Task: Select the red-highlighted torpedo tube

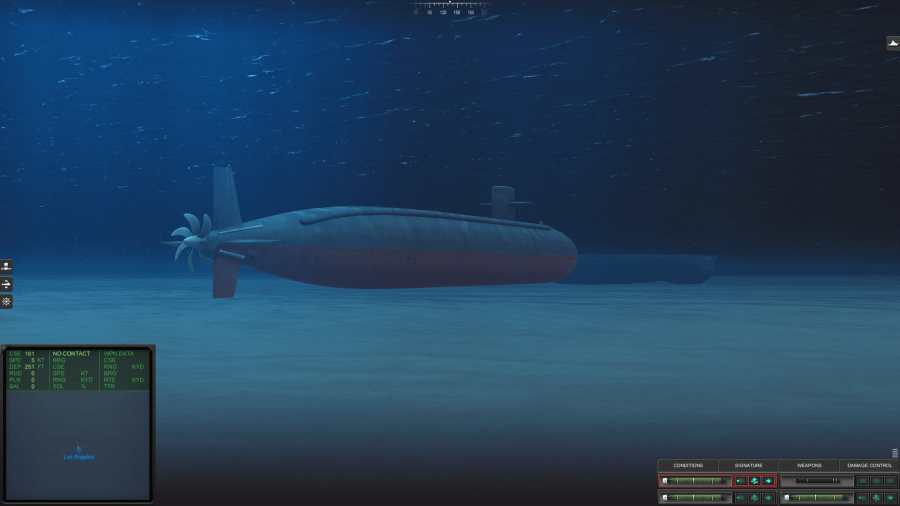Action: 694,481
